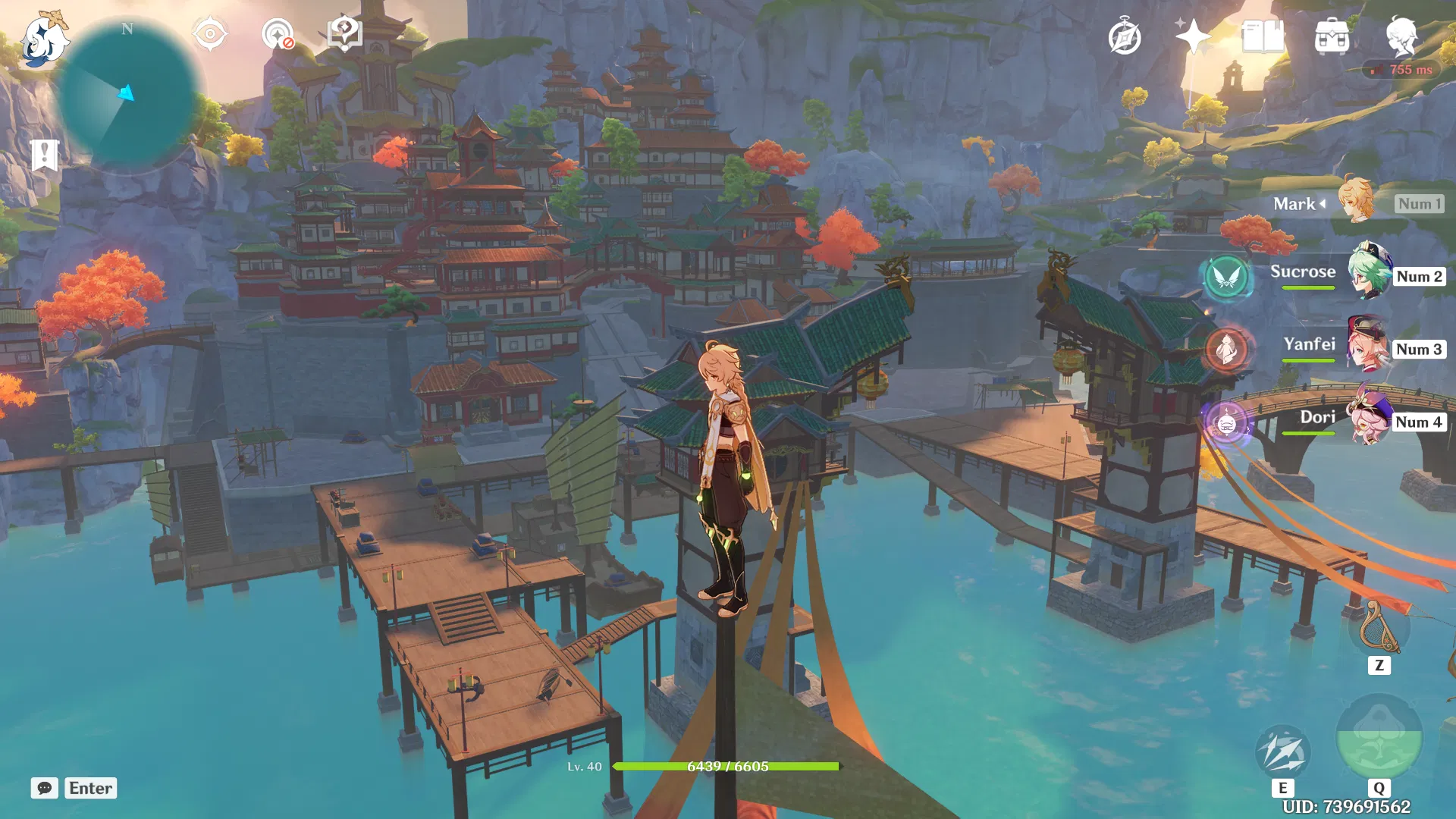Viewport: 1456px width, 819px height.
Task: Select the navigation disable icon
Action: click(x=278, y=34)
